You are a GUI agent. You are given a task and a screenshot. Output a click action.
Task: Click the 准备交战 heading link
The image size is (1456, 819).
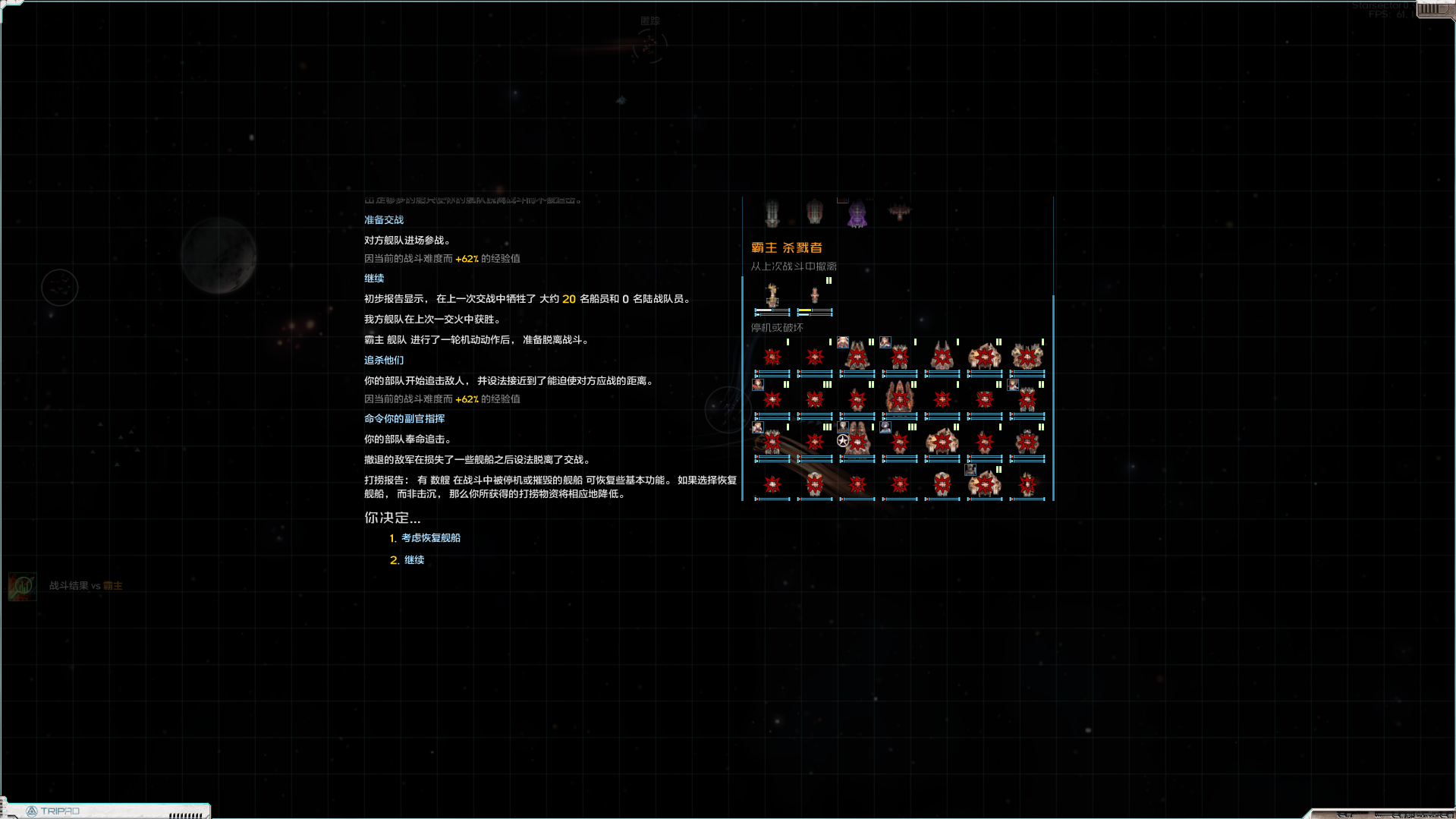tap(383, 219)
